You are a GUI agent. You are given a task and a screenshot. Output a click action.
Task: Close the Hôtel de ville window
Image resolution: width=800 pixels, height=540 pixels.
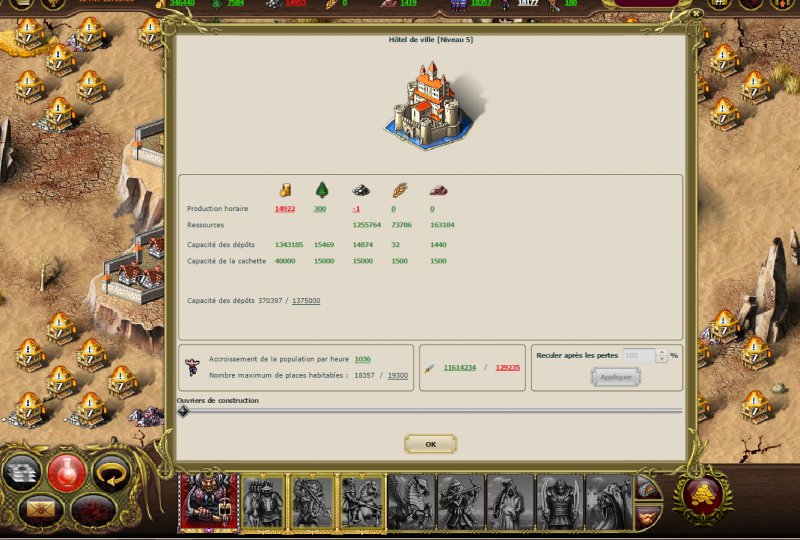(695, 16)
